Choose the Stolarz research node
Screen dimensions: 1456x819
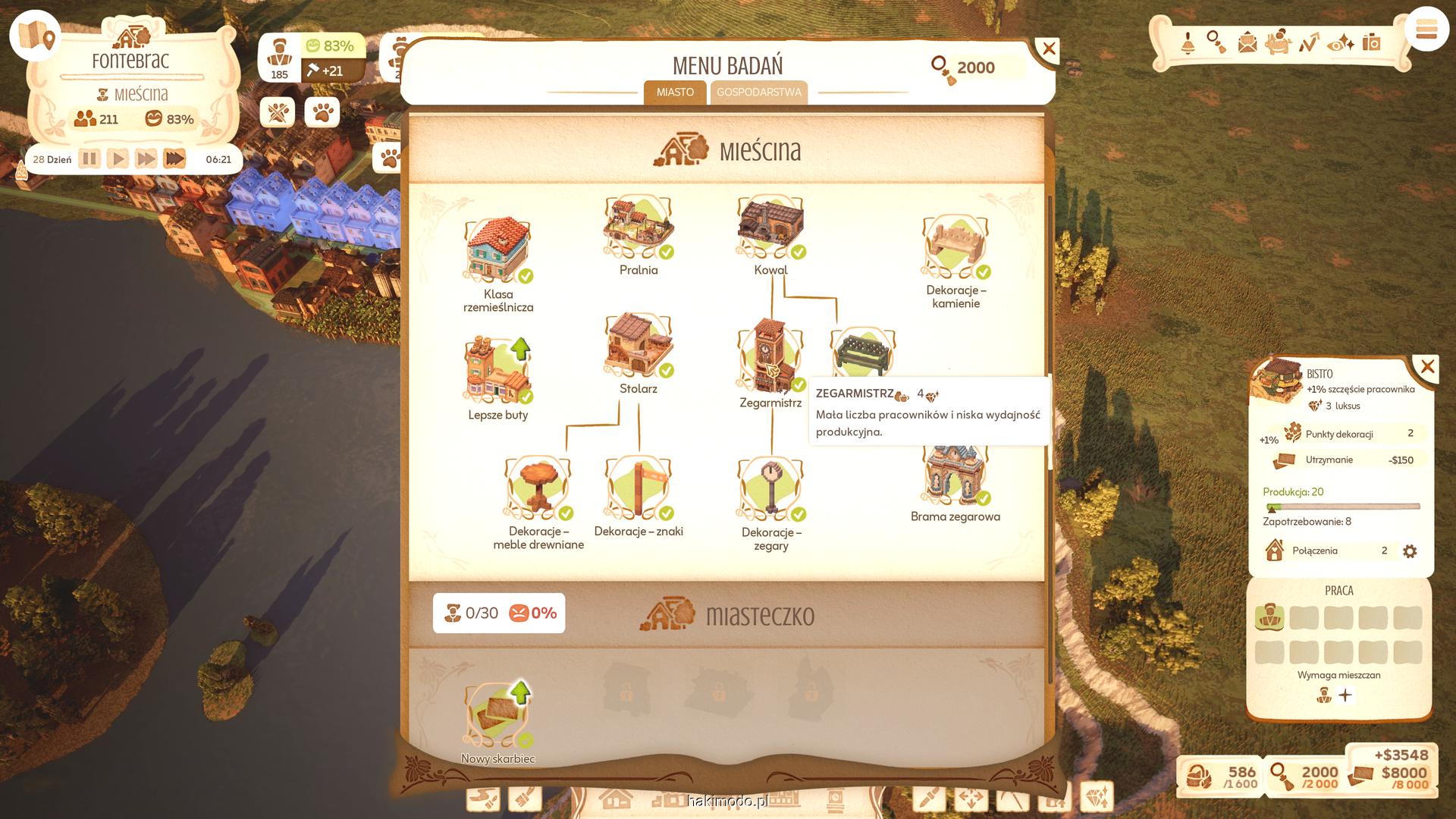(638, 346)
